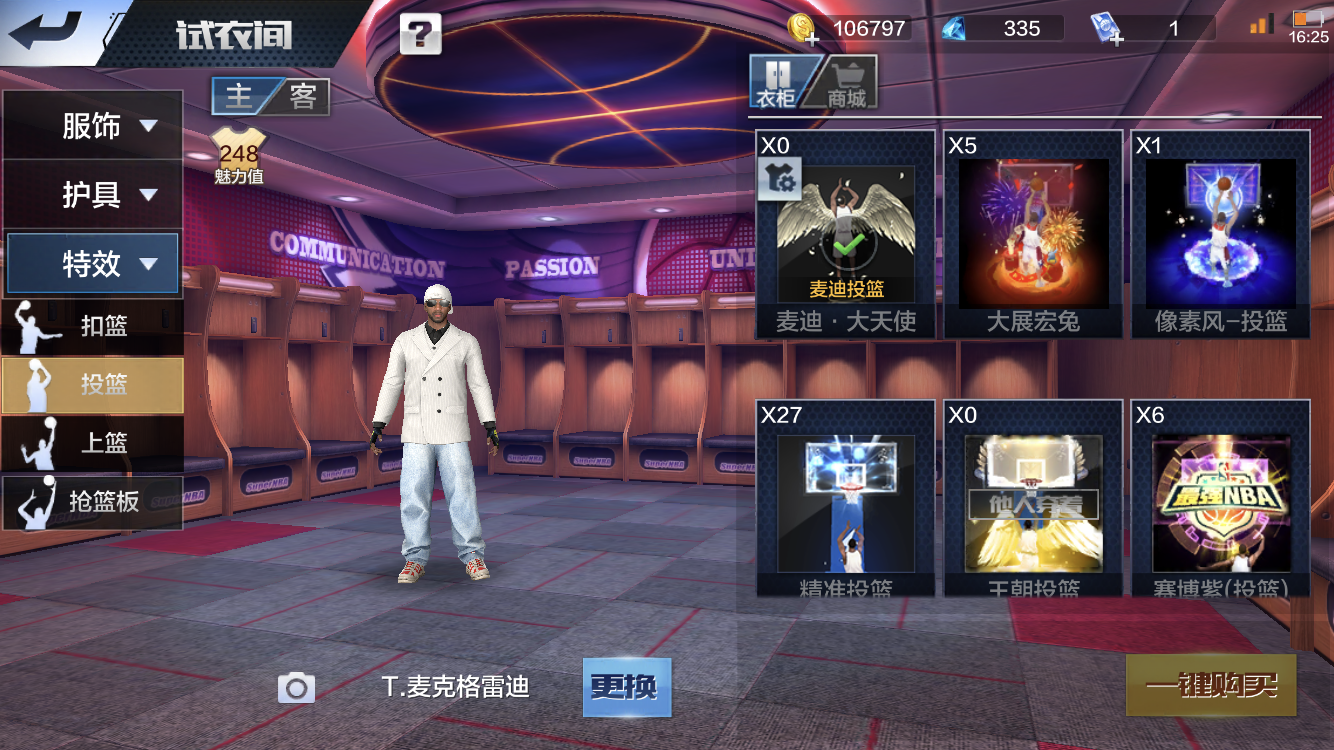Toggle the 主/客 home-away switch
Screen dimensions: 1334x750
(x=270, y=96)
